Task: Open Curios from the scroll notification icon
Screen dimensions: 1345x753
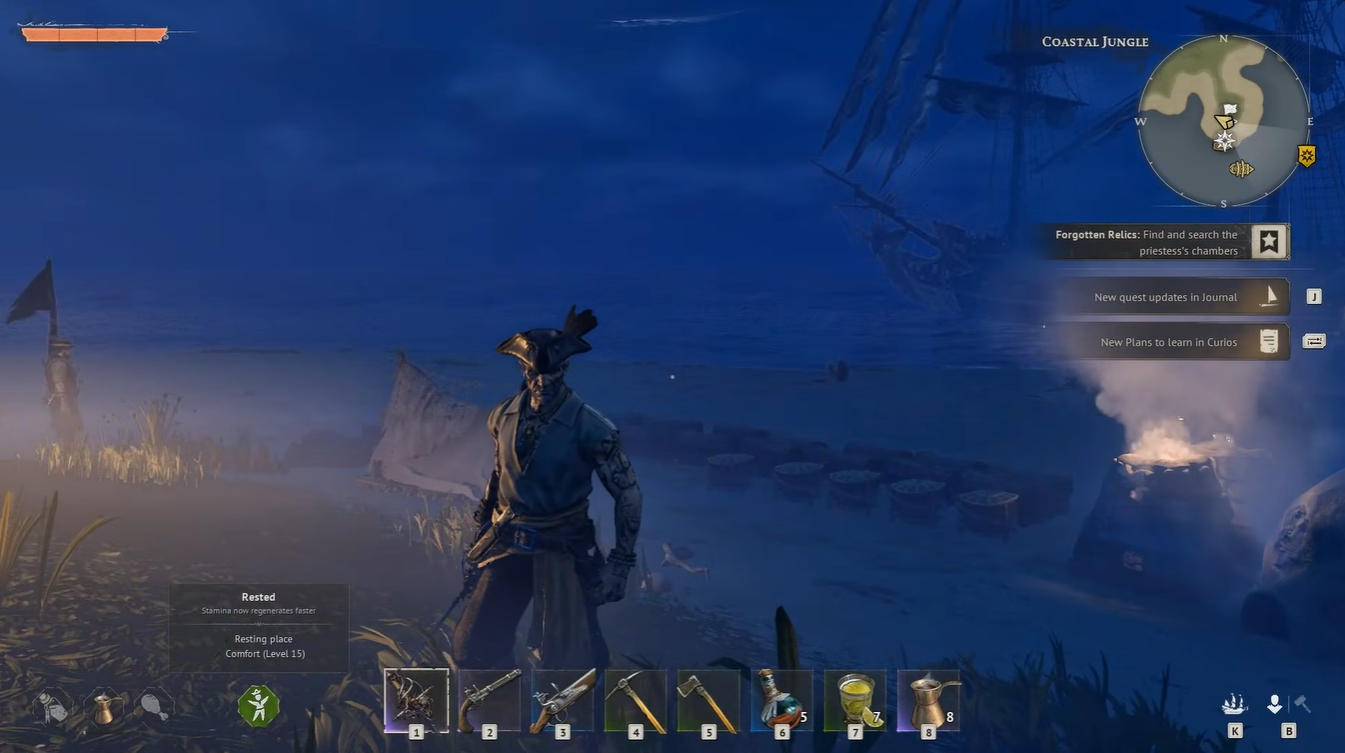Action: pyautogui.click(x=1269, y=341)
